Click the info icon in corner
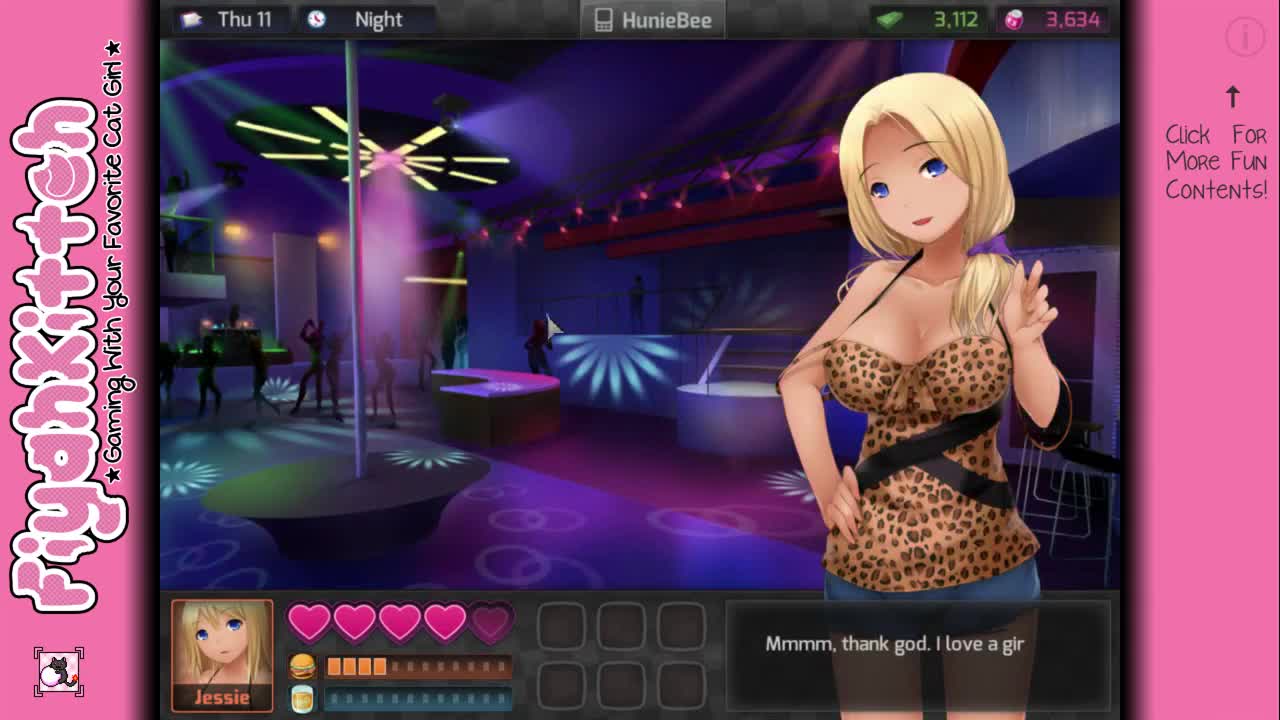Image resolution: width=1280 pixels, height=720 pixels. (1245, 38)
